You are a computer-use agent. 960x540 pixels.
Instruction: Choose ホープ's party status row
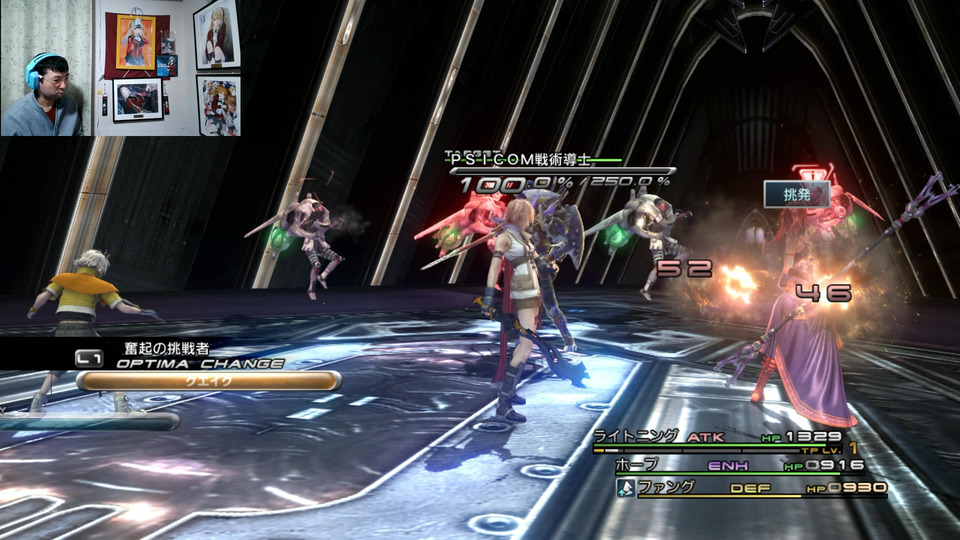[x=738, y=466]
